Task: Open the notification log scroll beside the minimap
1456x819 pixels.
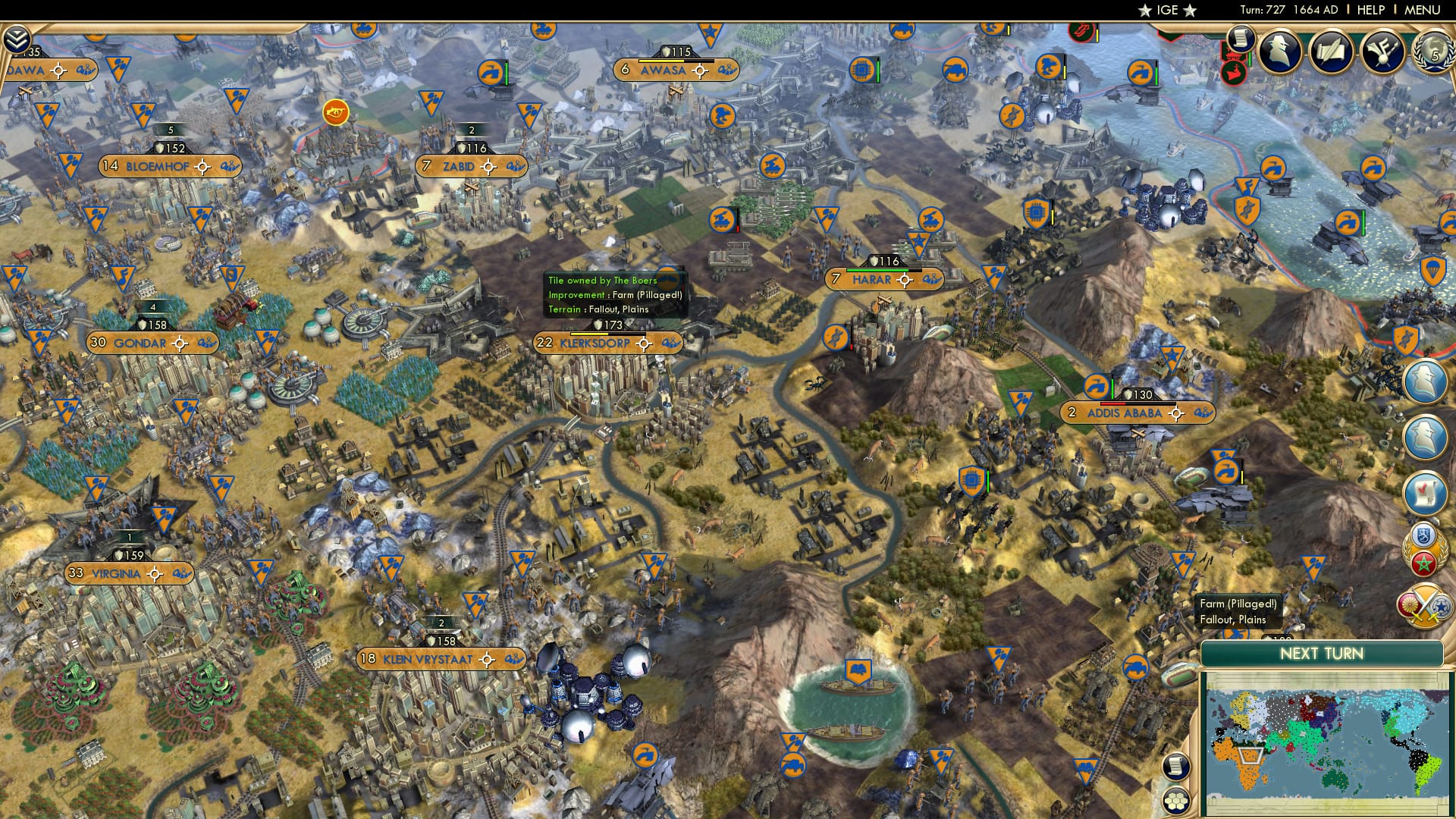Action: click(1175, 767)
